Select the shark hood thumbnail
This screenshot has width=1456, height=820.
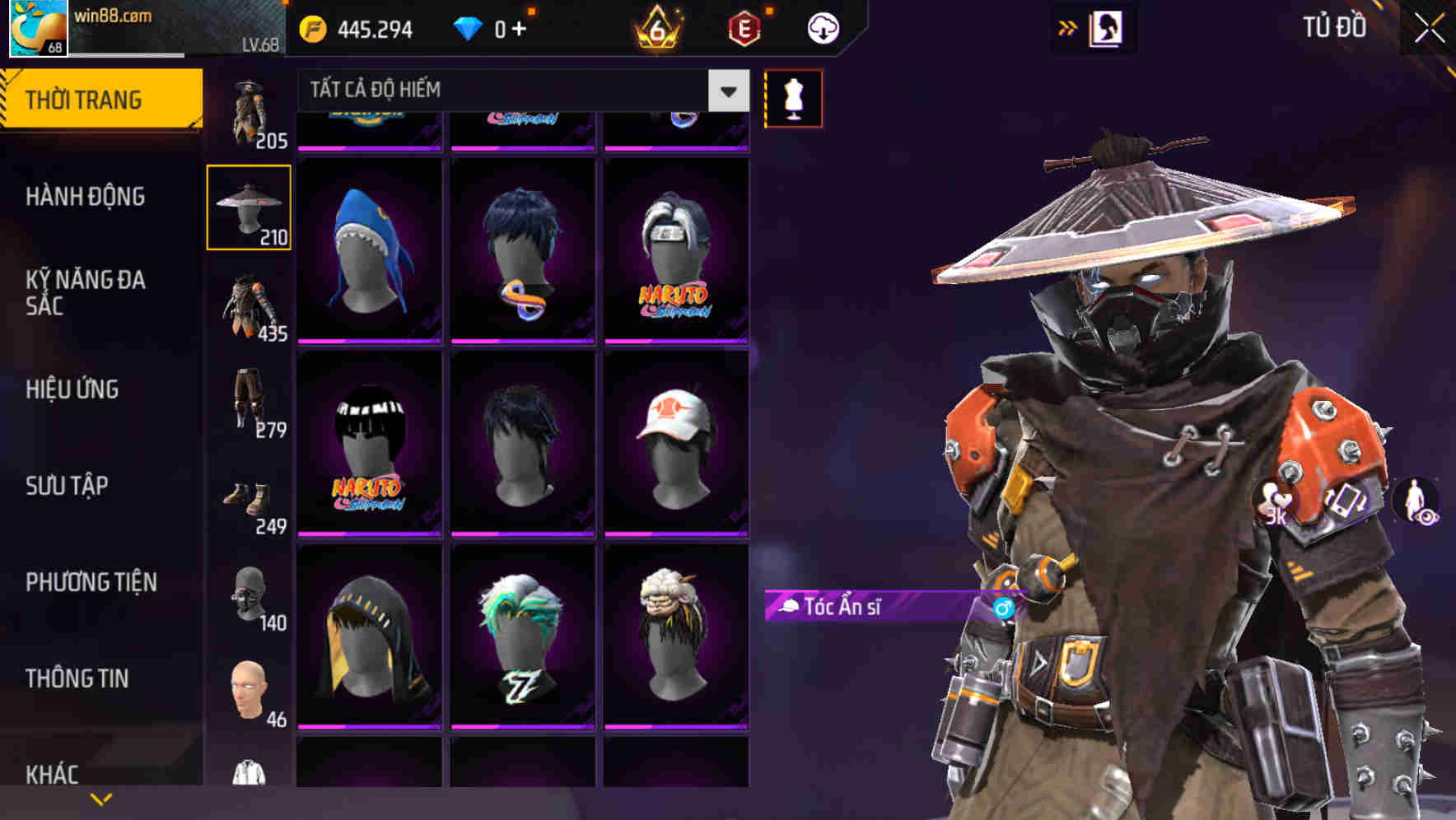pyautogui.click(x=368, y=247)
